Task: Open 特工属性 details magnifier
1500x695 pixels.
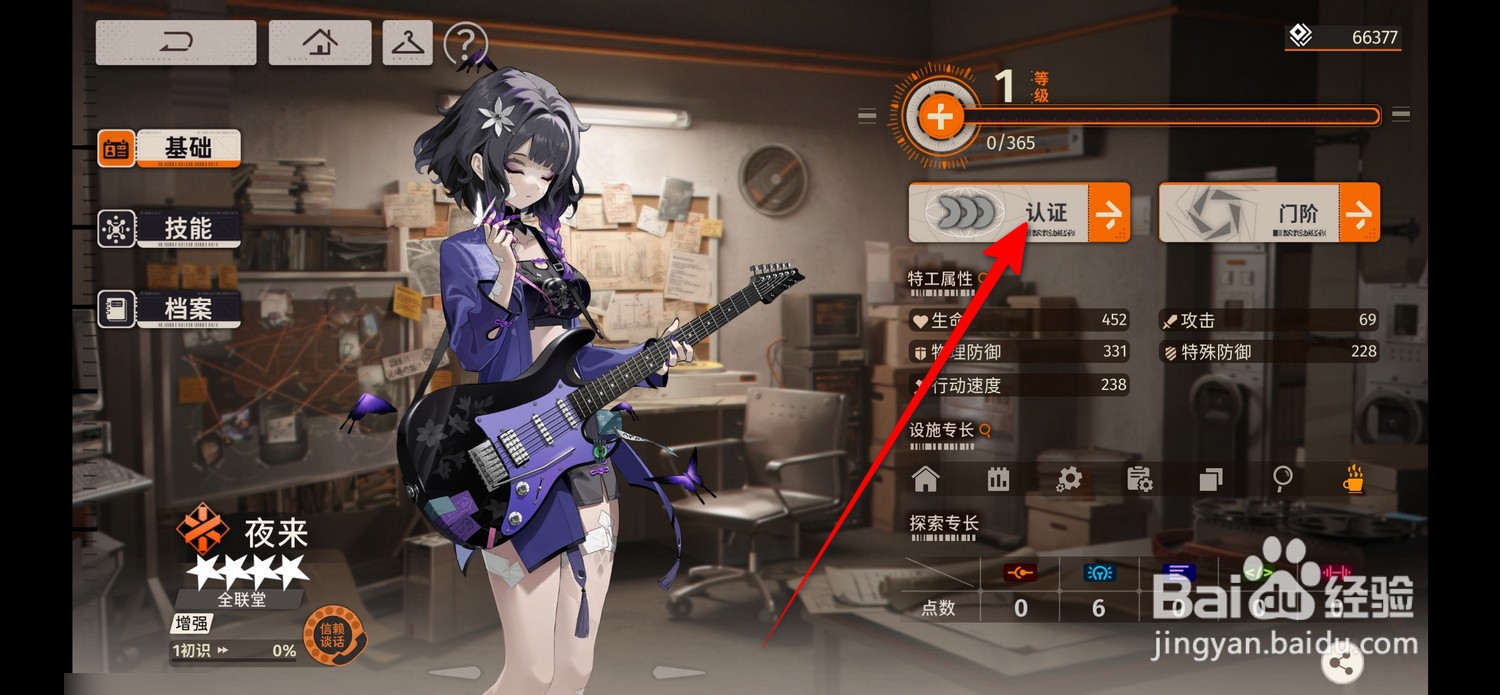Action: coord(984,279)
